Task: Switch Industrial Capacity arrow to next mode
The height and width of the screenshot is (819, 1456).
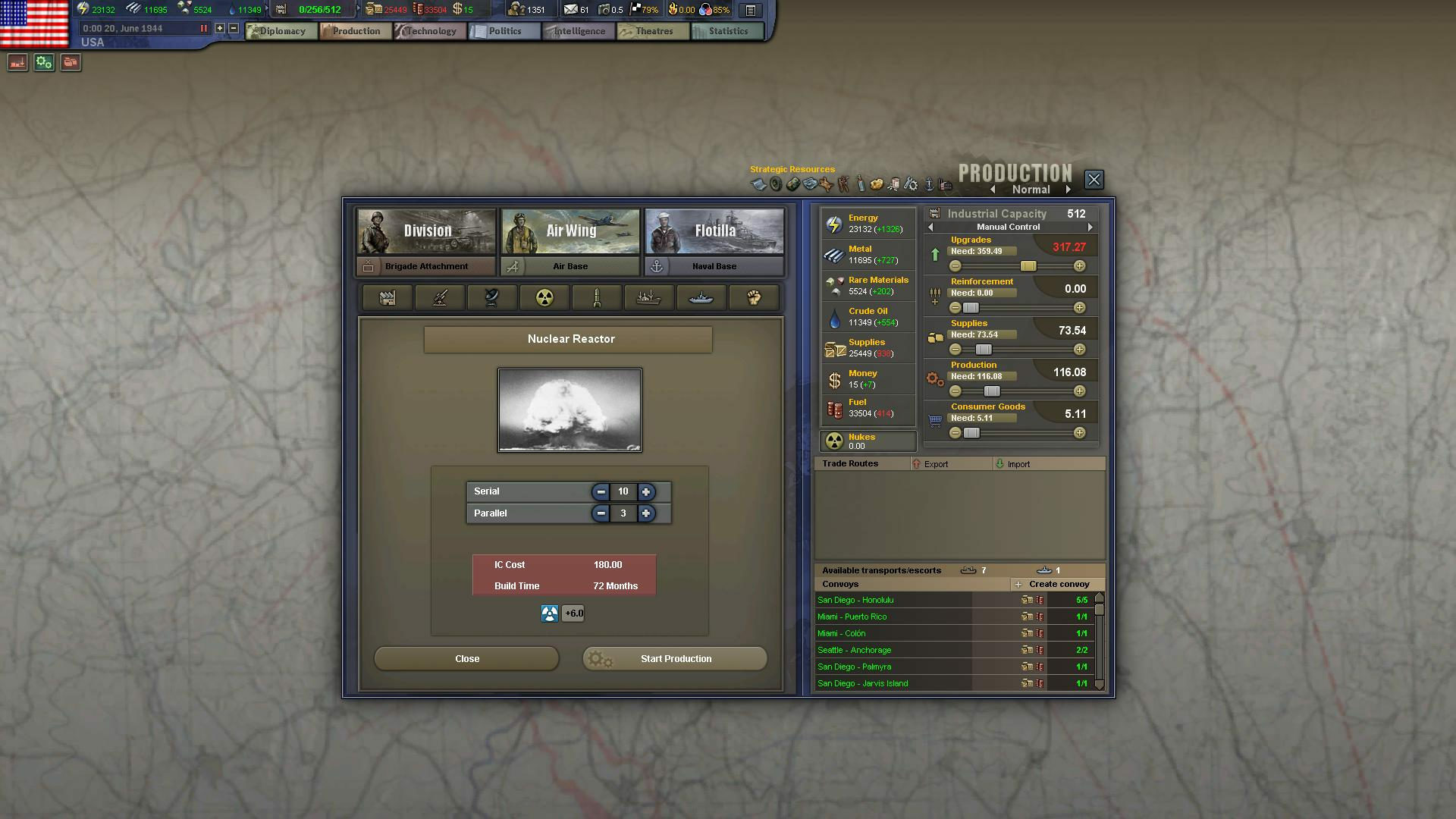Action: 1090,226
